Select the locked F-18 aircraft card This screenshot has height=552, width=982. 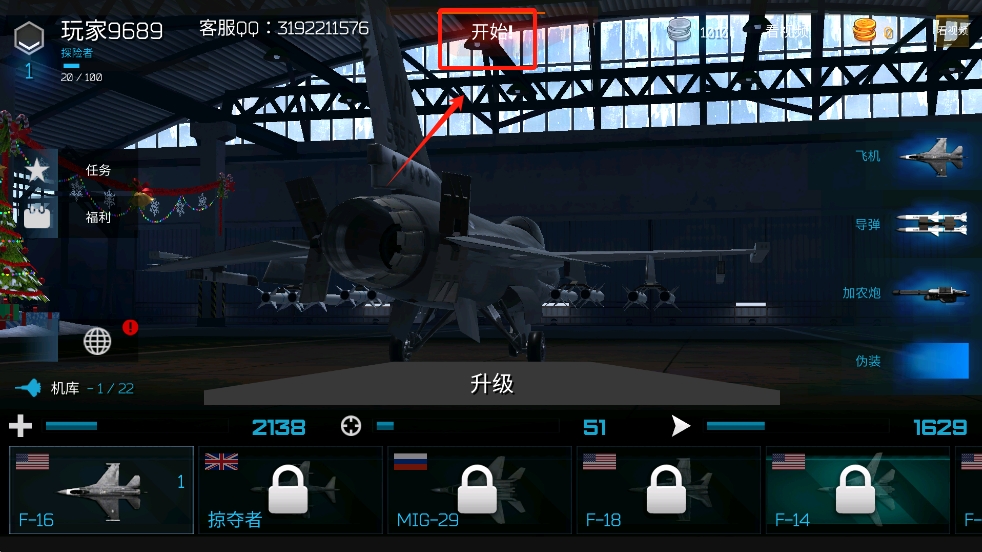667,490
